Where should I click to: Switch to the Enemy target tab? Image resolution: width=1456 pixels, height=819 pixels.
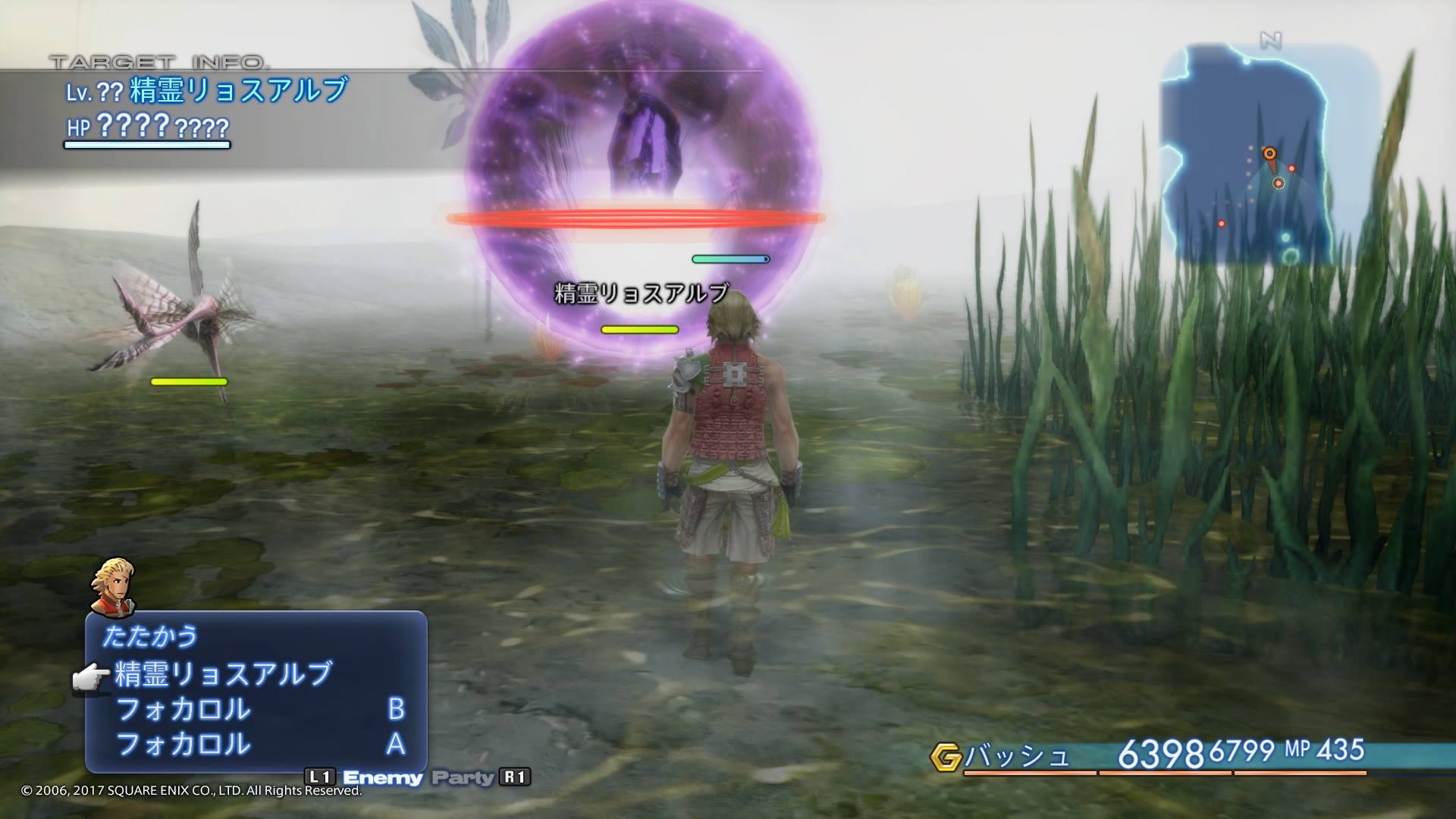[382, 777]
